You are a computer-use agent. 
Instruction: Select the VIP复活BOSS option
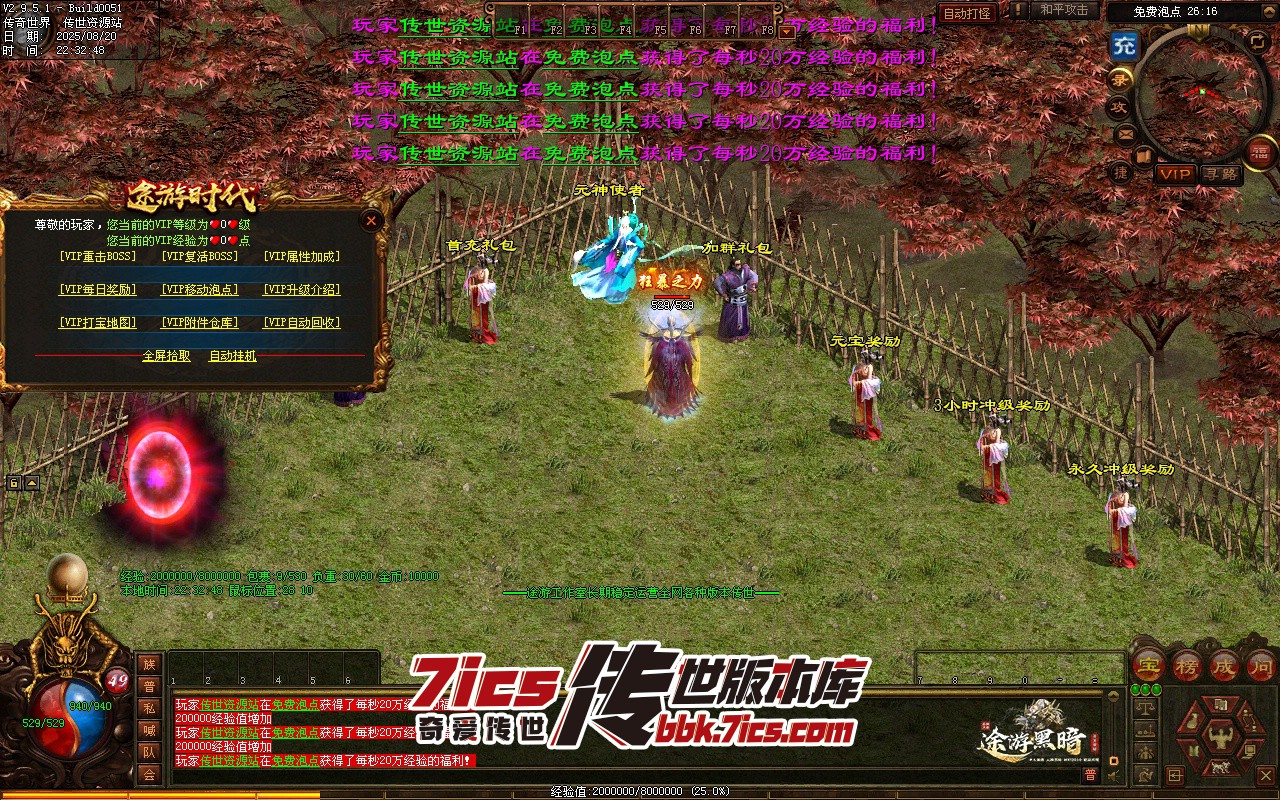(x=200, y=256)
